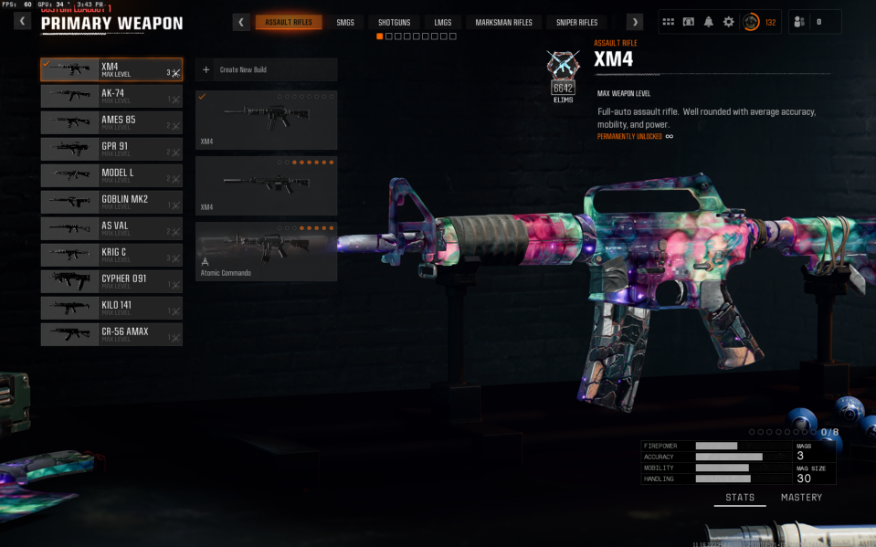Click the next weapon category arrow
Image resolution: width=876 pixels, height=547 pixels.
[x=634, y=22]
